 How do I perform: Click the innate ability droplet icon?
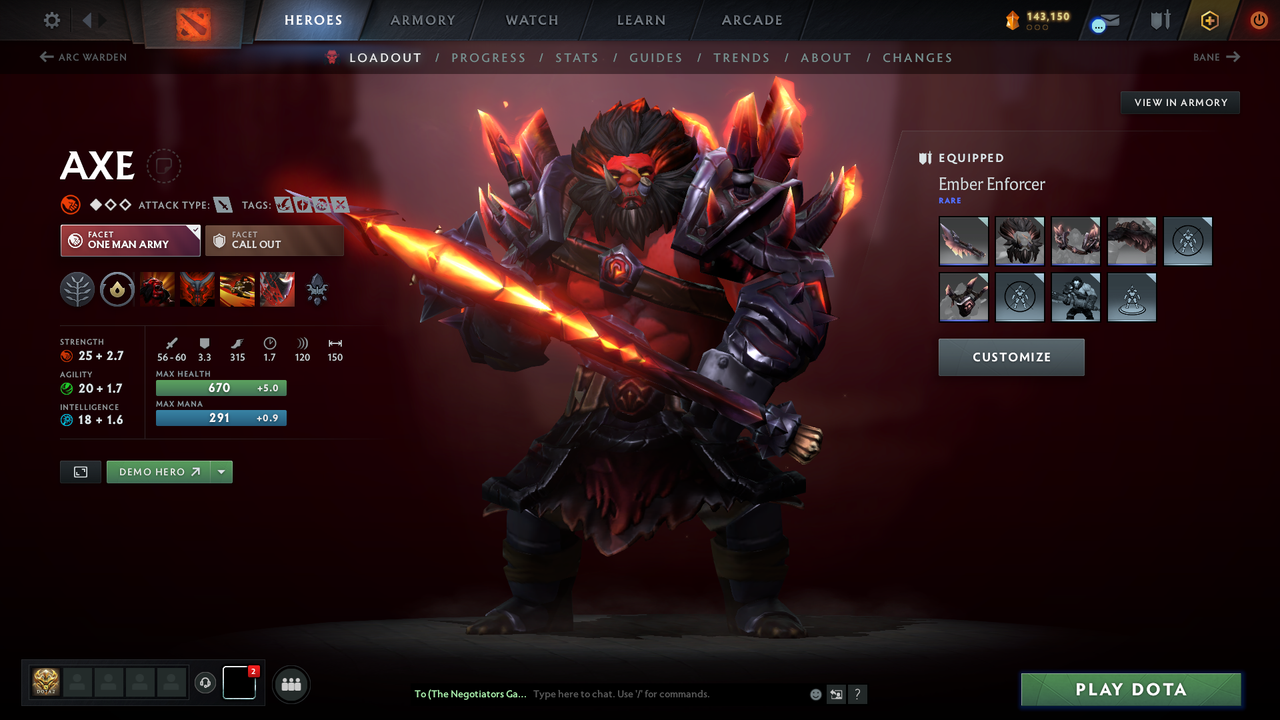[x=117, y=289]
